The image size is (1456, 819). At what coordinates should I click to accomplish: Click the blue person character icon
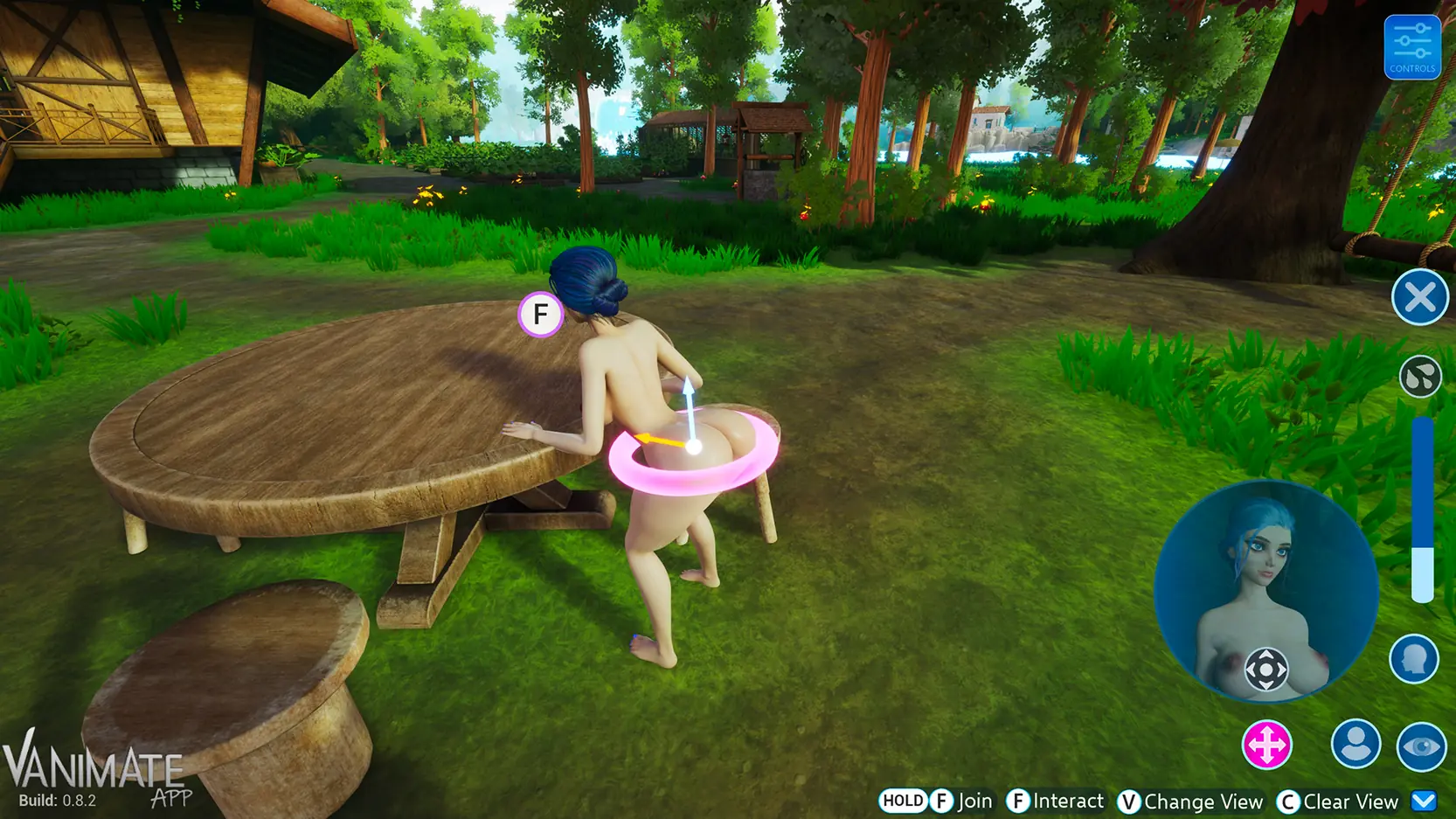[x=1355, y=746]
